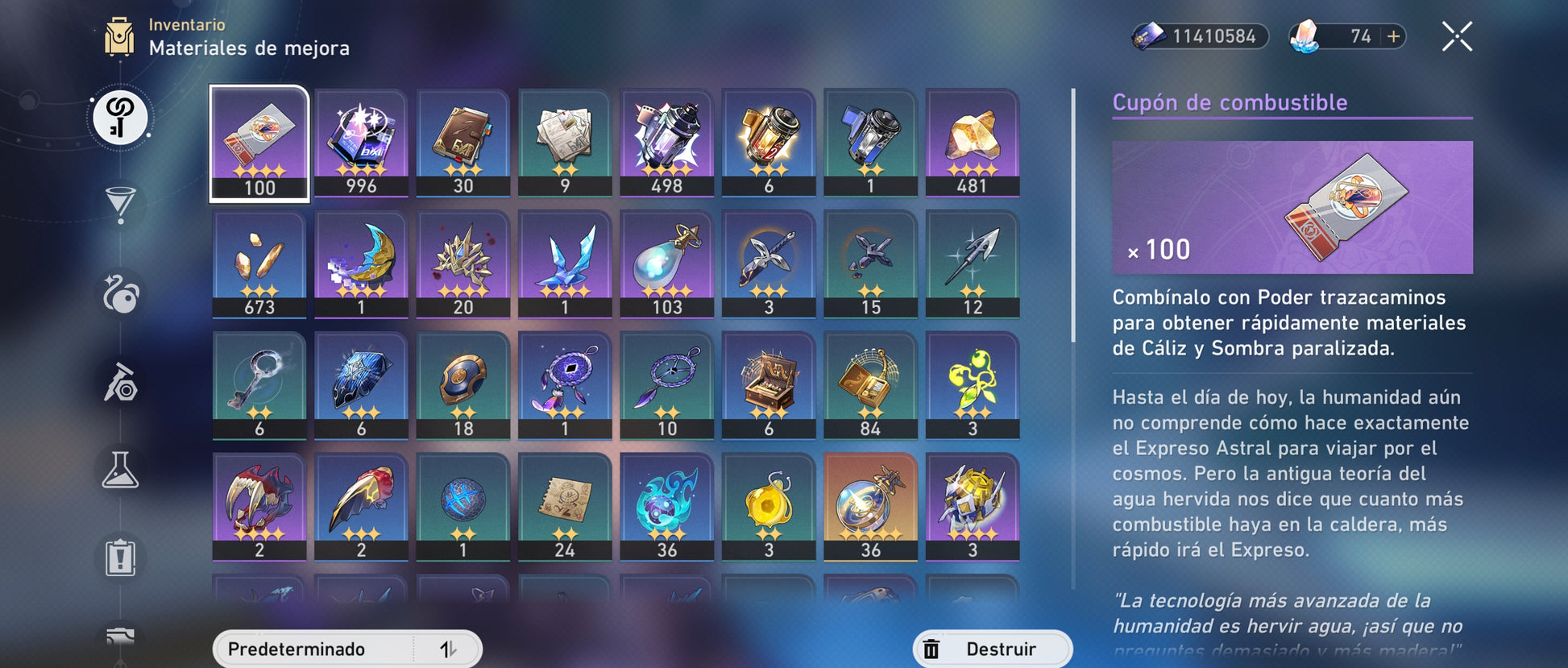Screen dimensions: 1568x668
Task: Choose the yellow-green sprout item slot
Action: (x=972, y=385)
